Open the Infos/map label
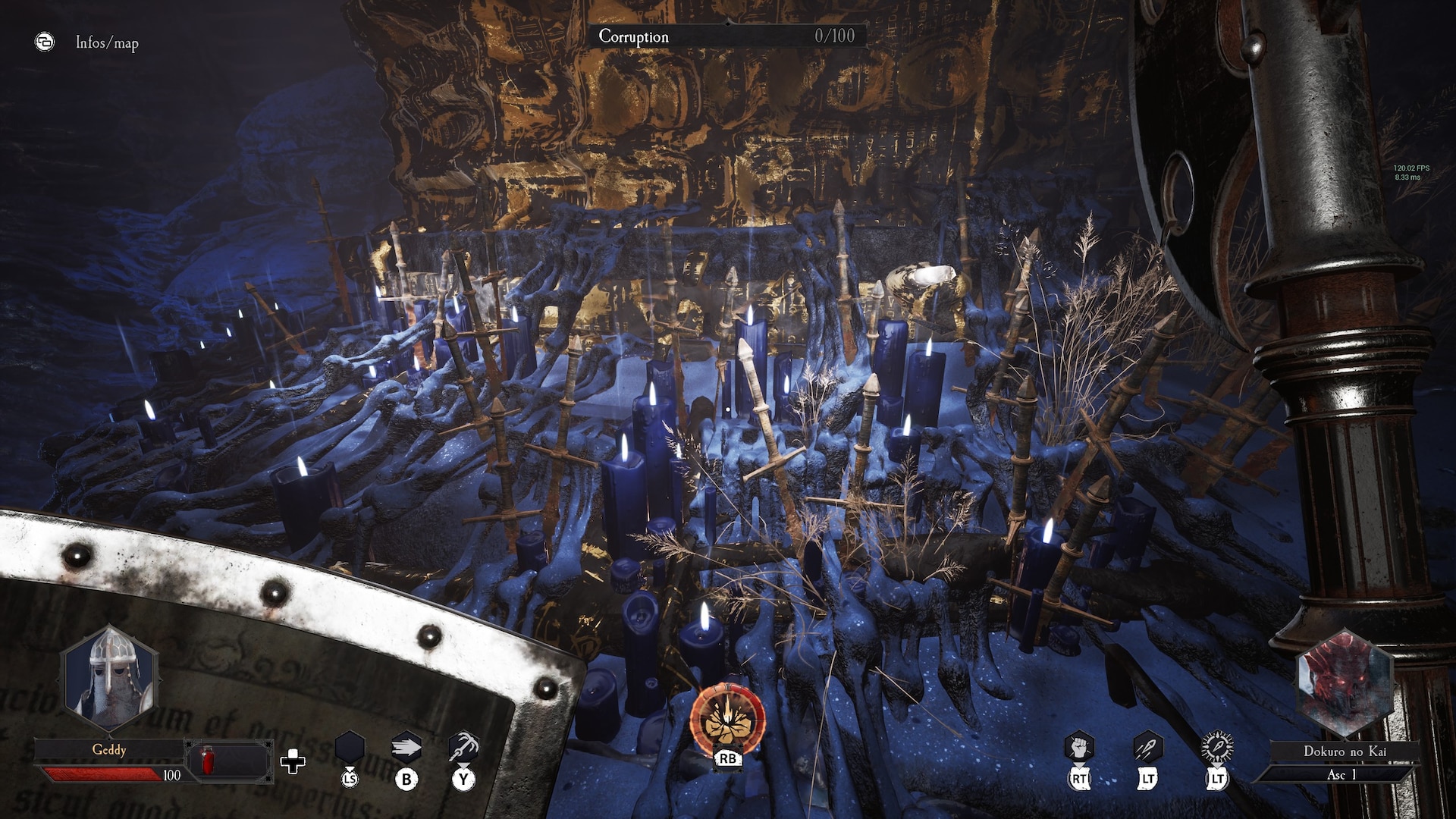This screenshot has width=1456, height=819. 107,43
